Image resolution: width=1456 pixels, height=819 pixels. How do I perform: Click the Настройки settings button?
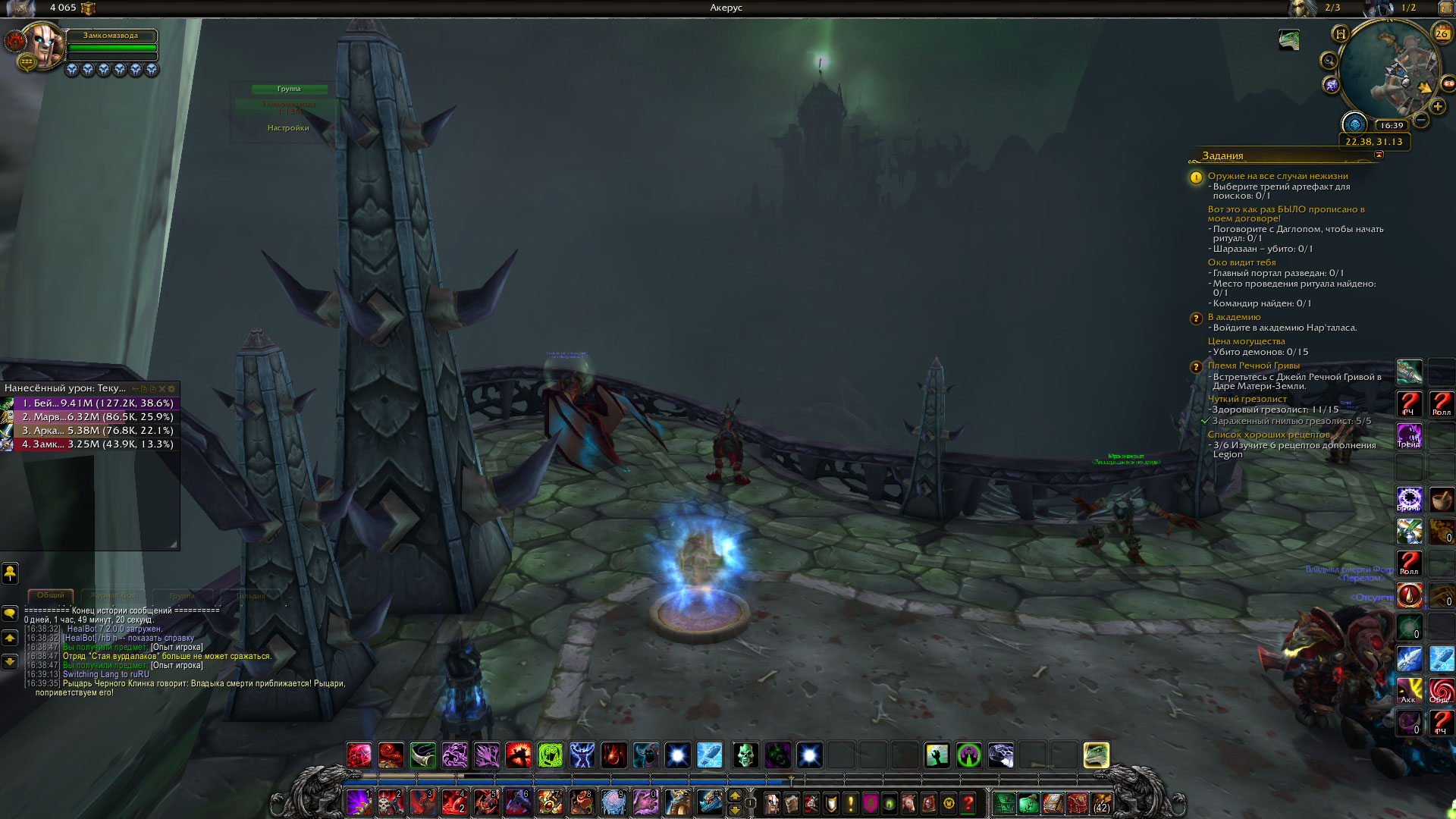(288, 128)
